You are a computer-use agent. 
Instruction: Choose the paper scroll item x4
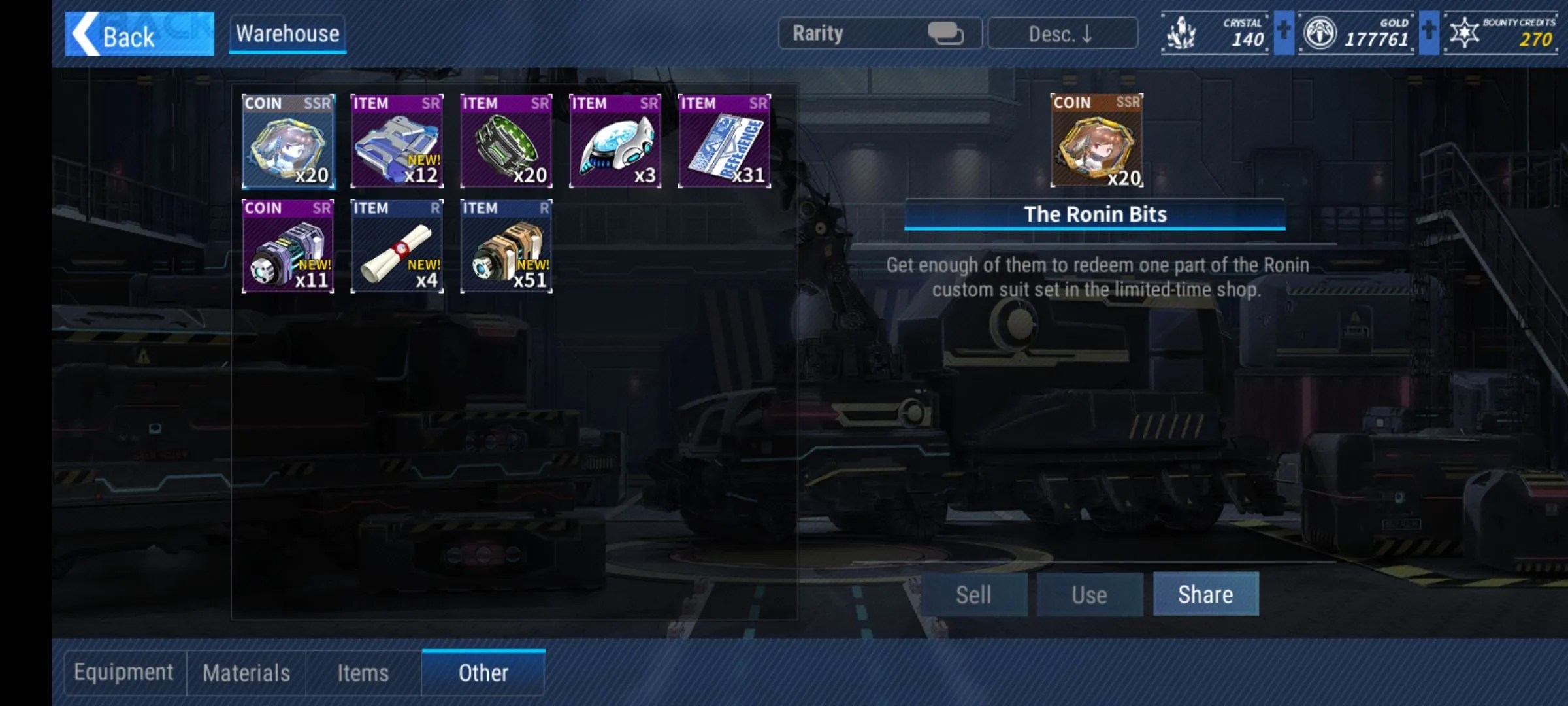coord(397,246)
